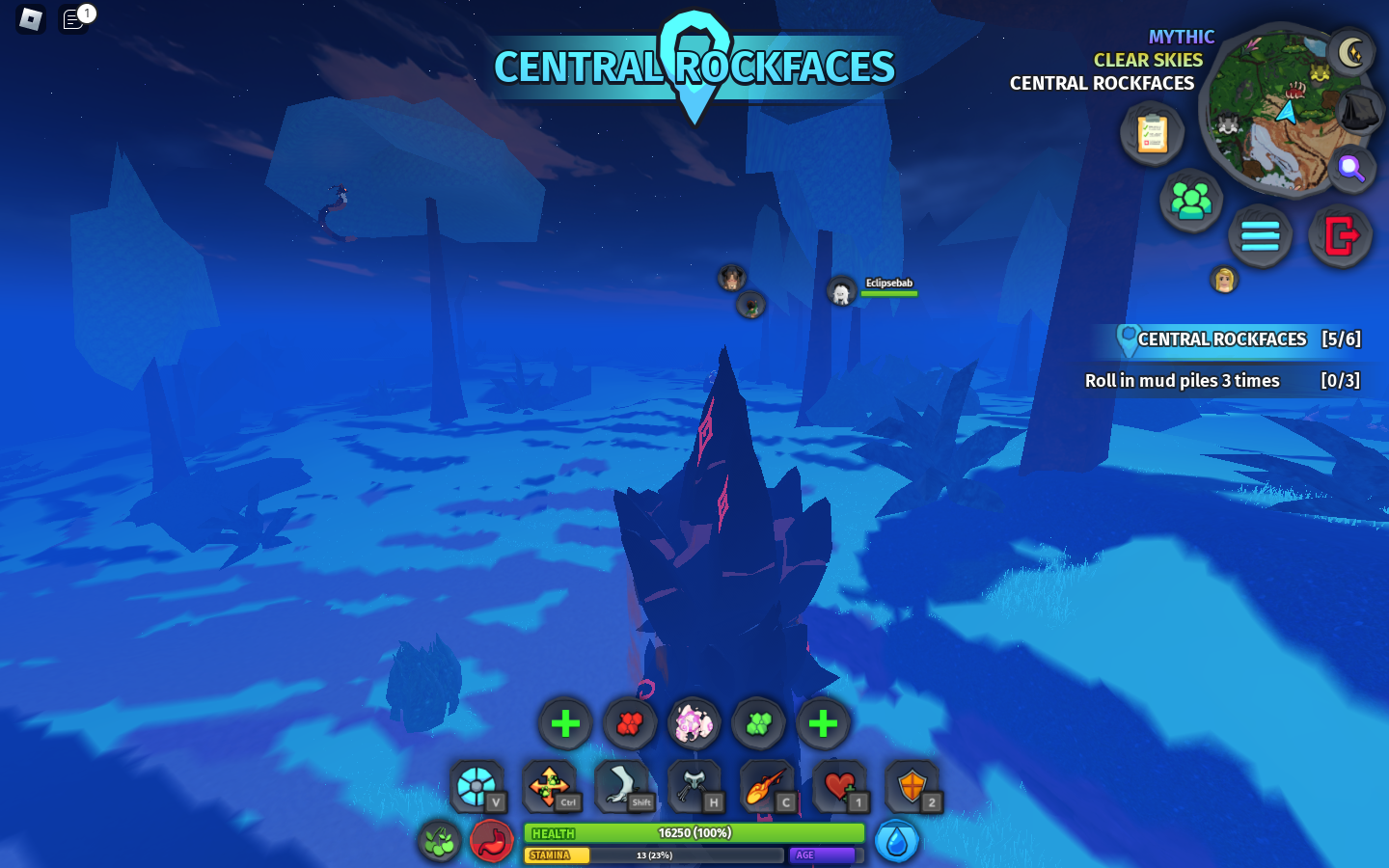This screenshot has width=1389, height=868.
Task: Open the Roblox menu logo button
Action: click(30, 18)
